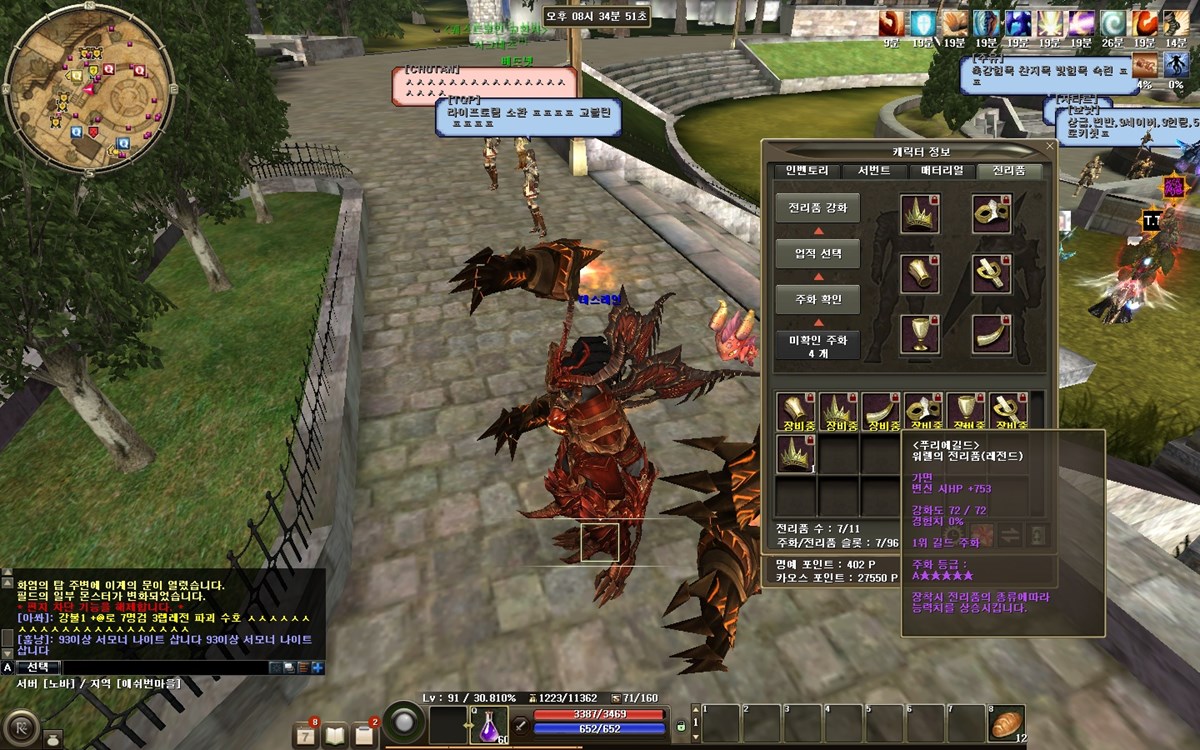Screen dimensions: 1200x750
Task: Click the 선택 chat channel selector
Action: 41,667
